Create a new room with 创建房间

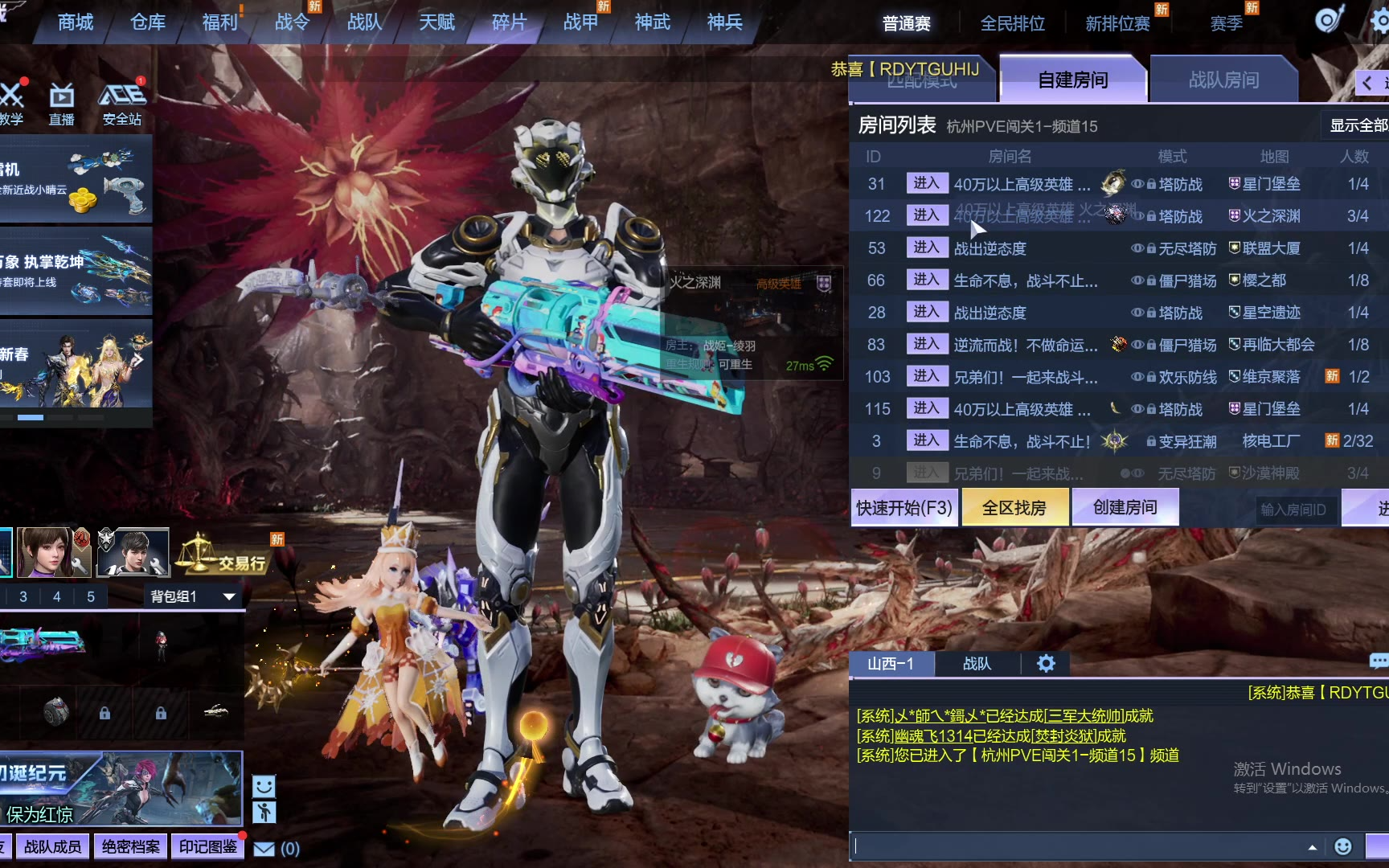[x=1125, y=508]
